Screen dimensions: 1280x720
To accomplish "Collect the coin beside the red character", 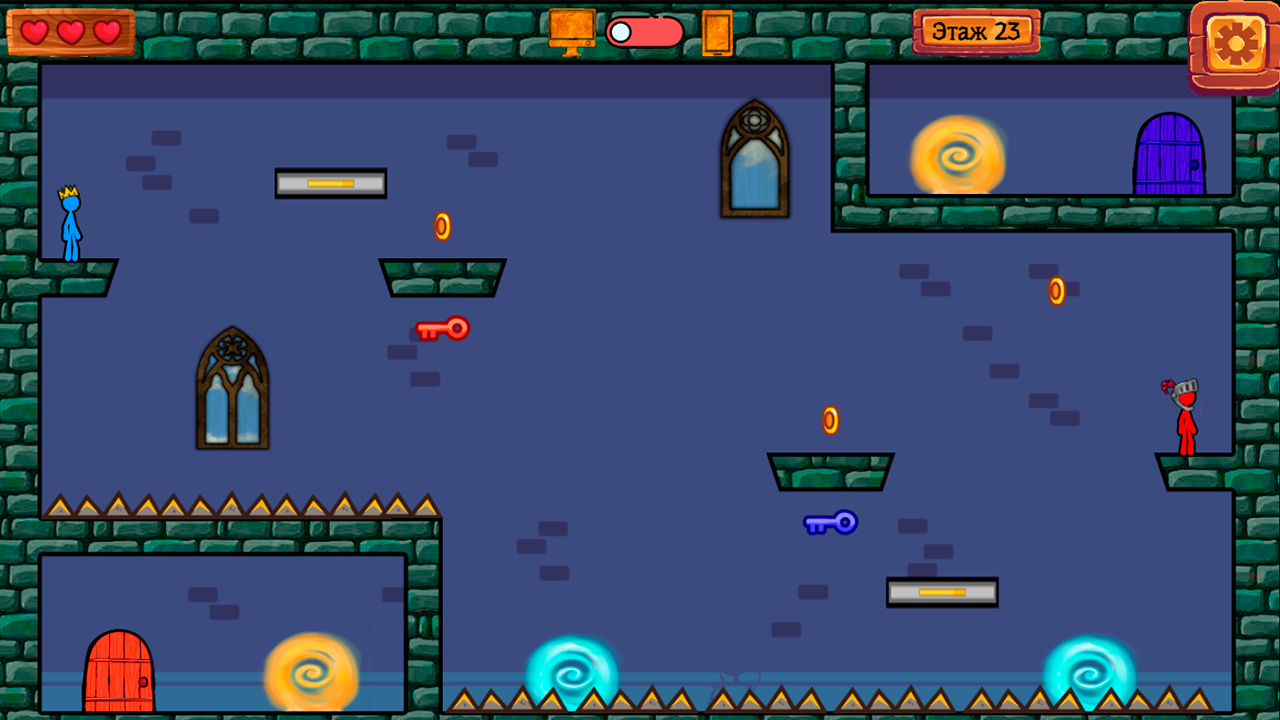I will pyautogui.click(x=1054, y=290).
